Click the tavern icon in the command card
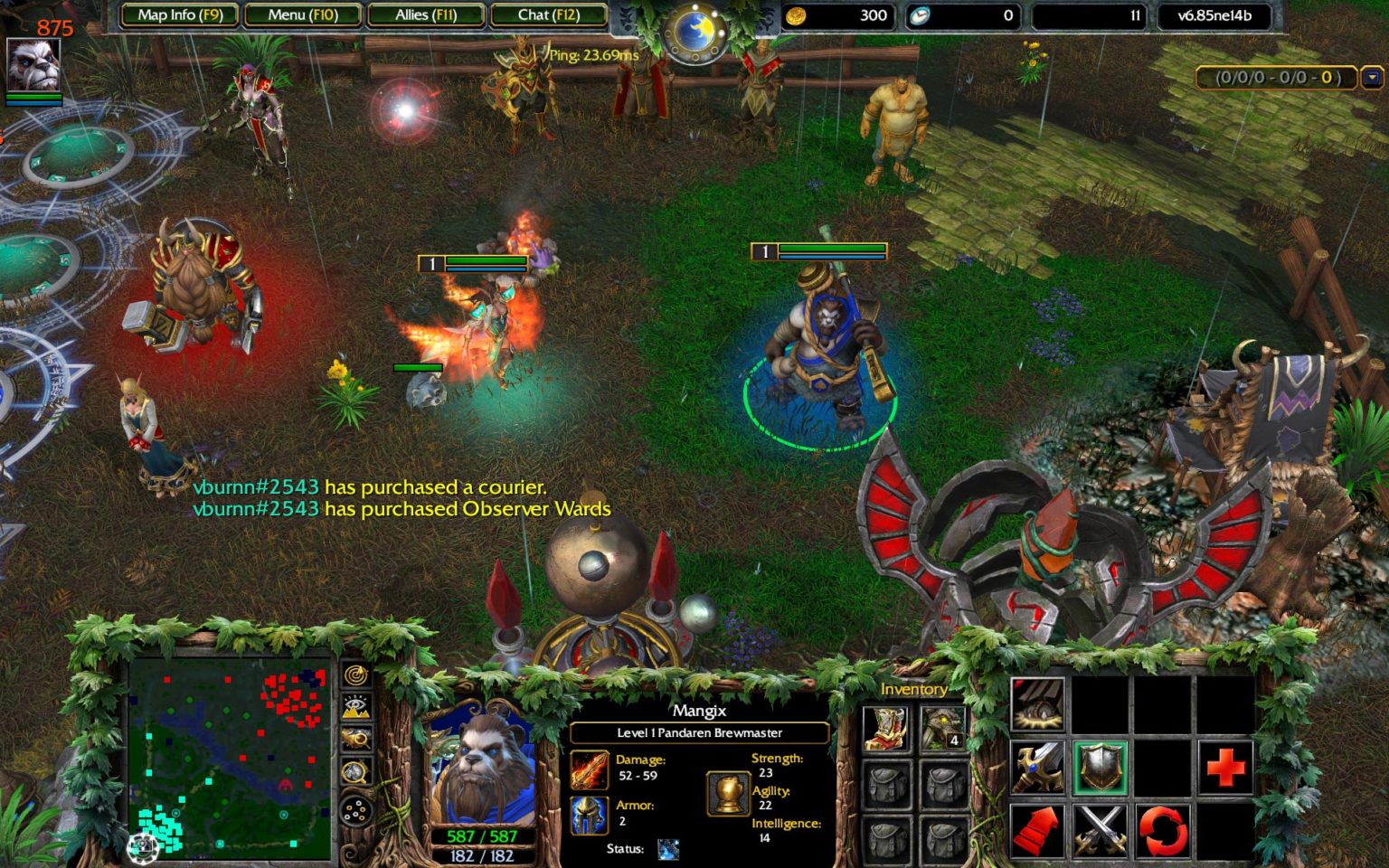Image resolution: width=1389 pixels, height=868 pixels. (x=1039, y=704)
